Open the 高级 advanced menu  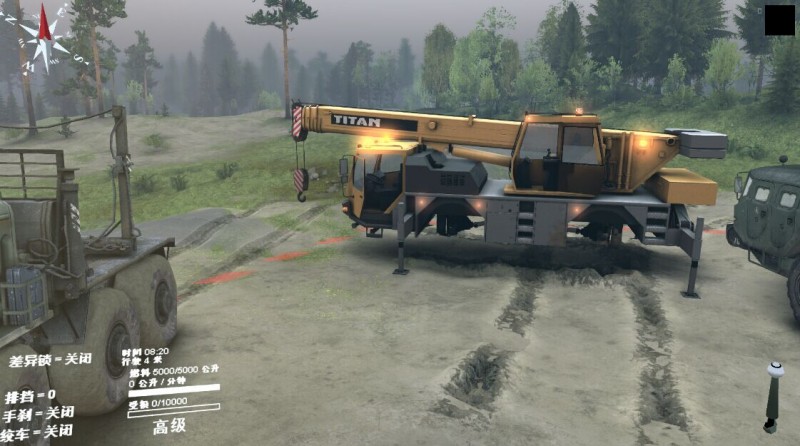click(x=170, y=426)
